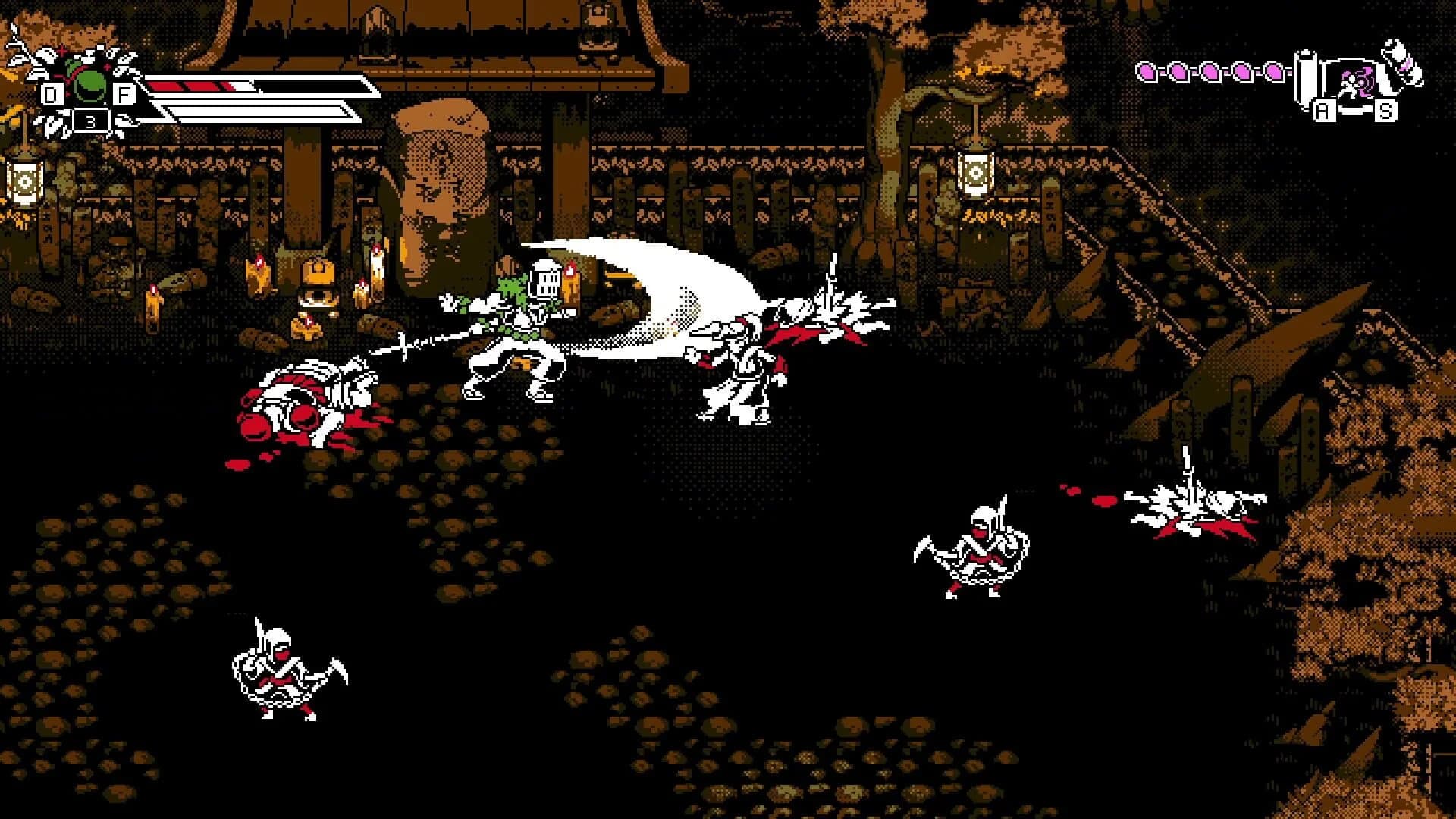Viewport: 1456px width, 819px height.
Task: Select the samurai performing the white sword slash
Action: point(516,334)
